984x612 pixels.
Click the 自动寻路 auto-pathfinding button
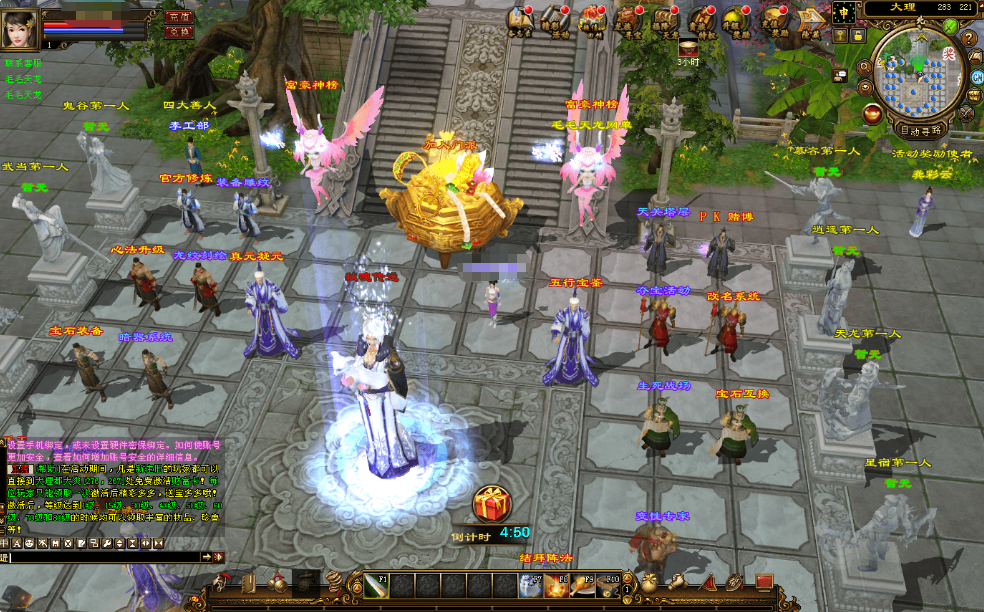(920, 129)
